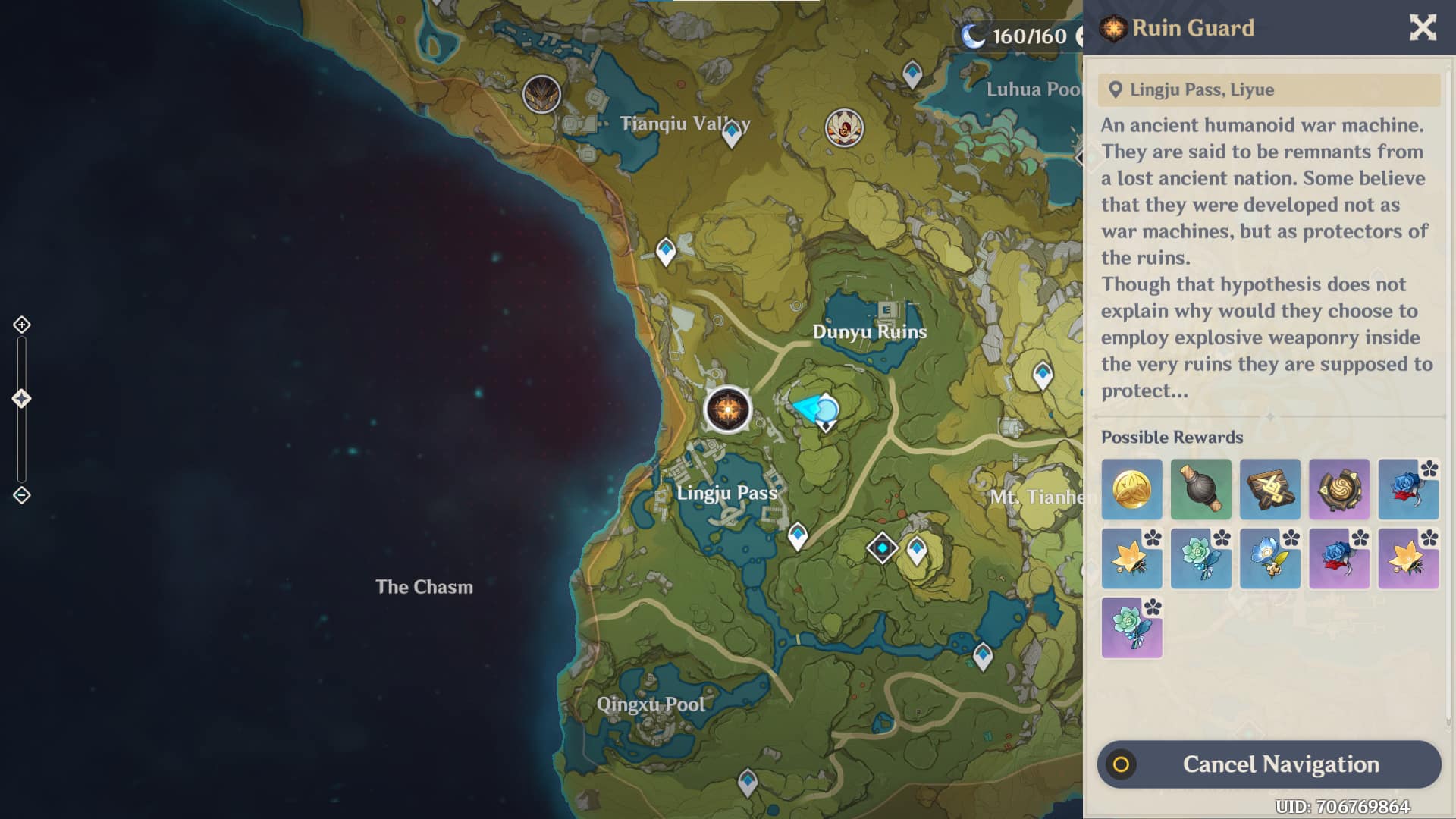Click the bomb-shaped reward item

pos(1200,489)
